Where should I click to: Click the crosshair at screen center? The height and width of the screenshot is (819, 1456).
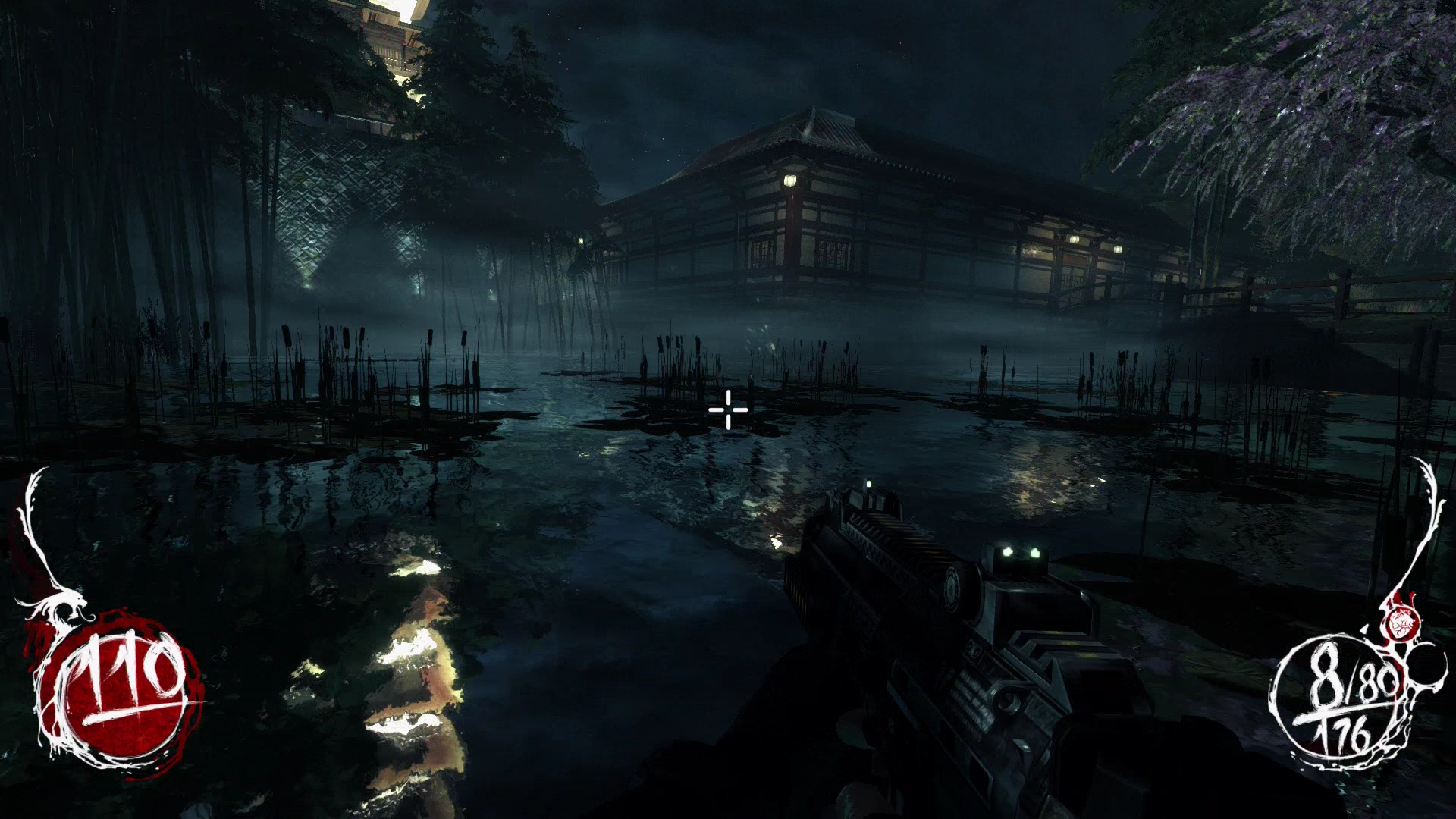(728, 409)
